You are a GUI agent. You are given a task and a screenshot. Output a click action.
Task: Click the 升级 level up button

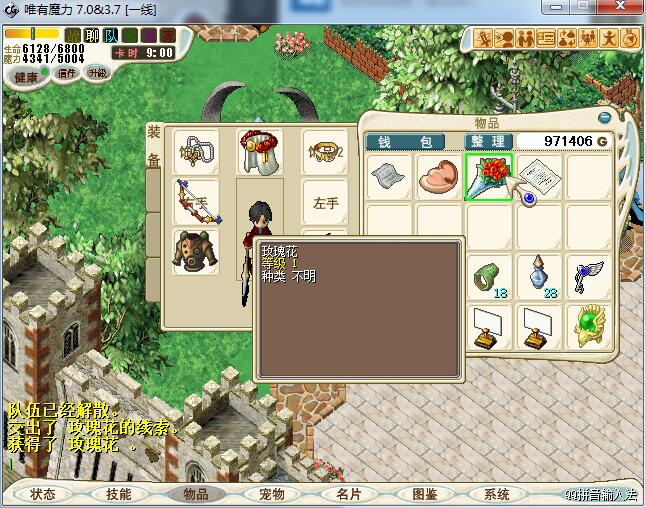97,73
